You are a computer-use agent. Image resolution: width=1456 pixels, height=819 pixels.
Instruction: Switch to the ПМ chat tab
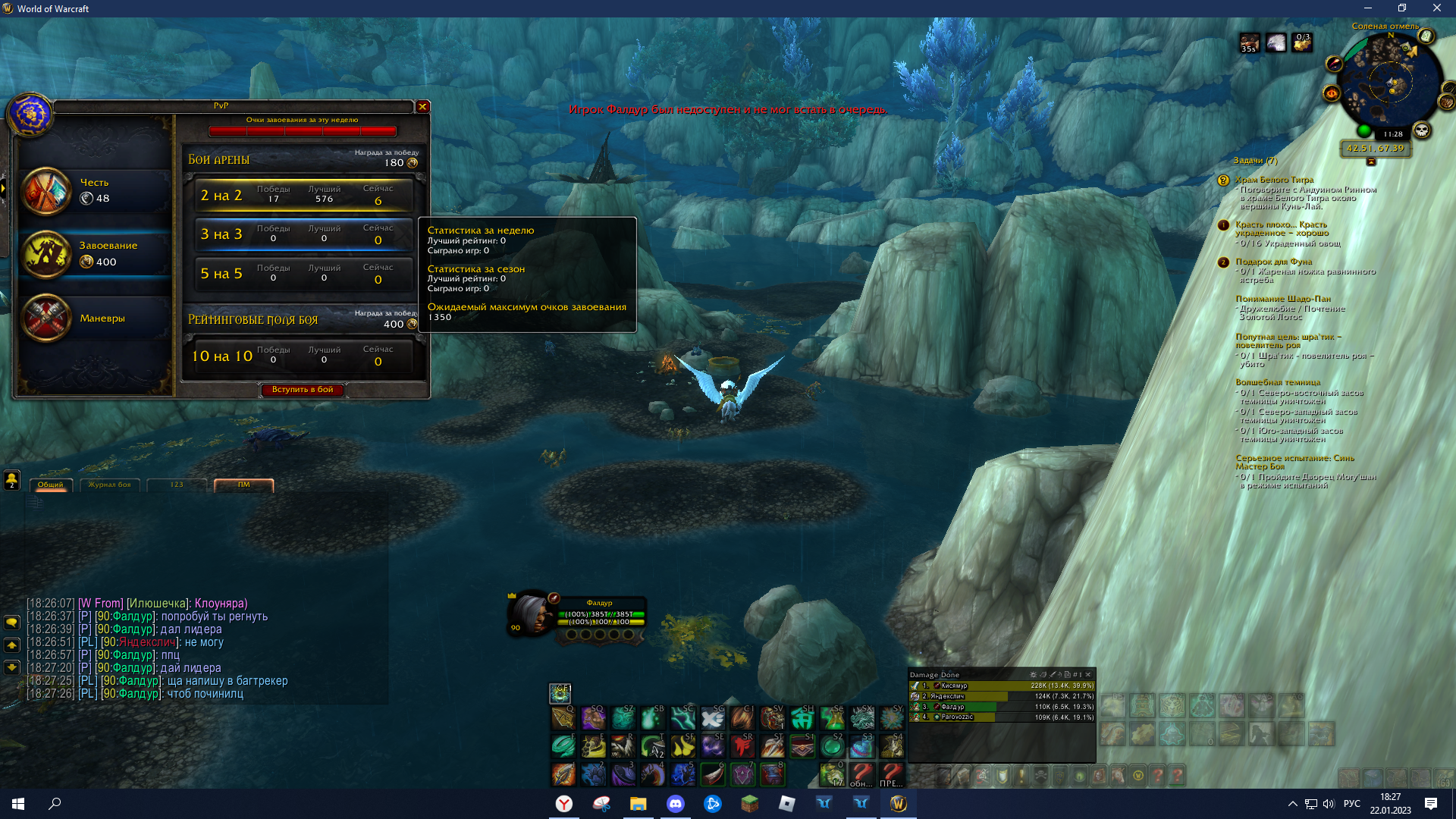243,485
